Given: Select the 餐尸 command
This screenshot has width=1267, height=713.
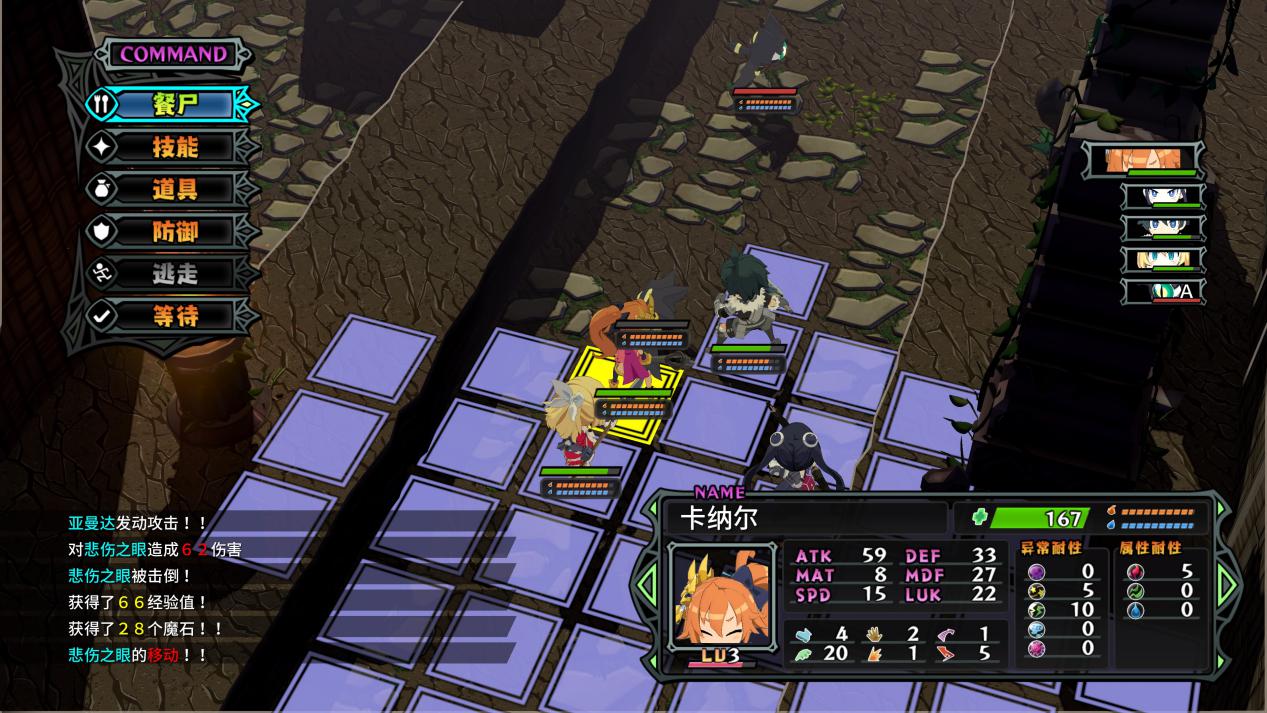Looking at the screenshot, I should point(175,104).
